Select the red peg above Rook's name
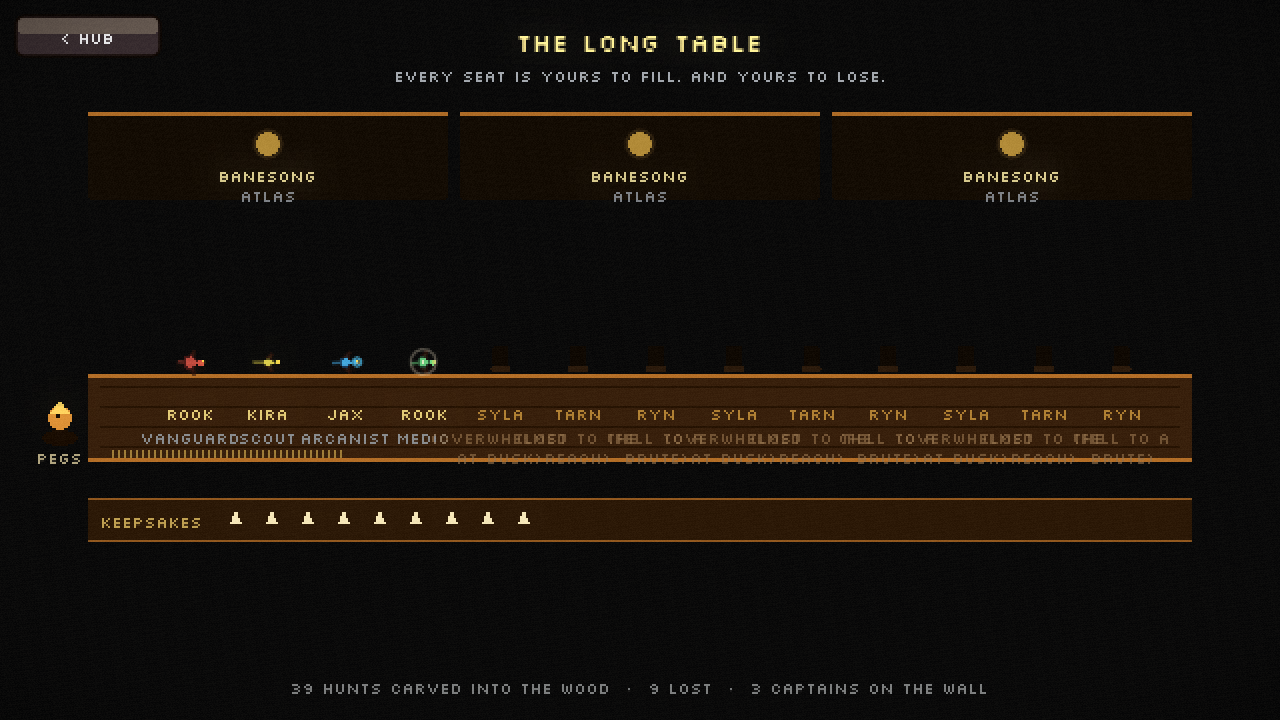This screenshot has height=720, width=1280. coord(190,361)
